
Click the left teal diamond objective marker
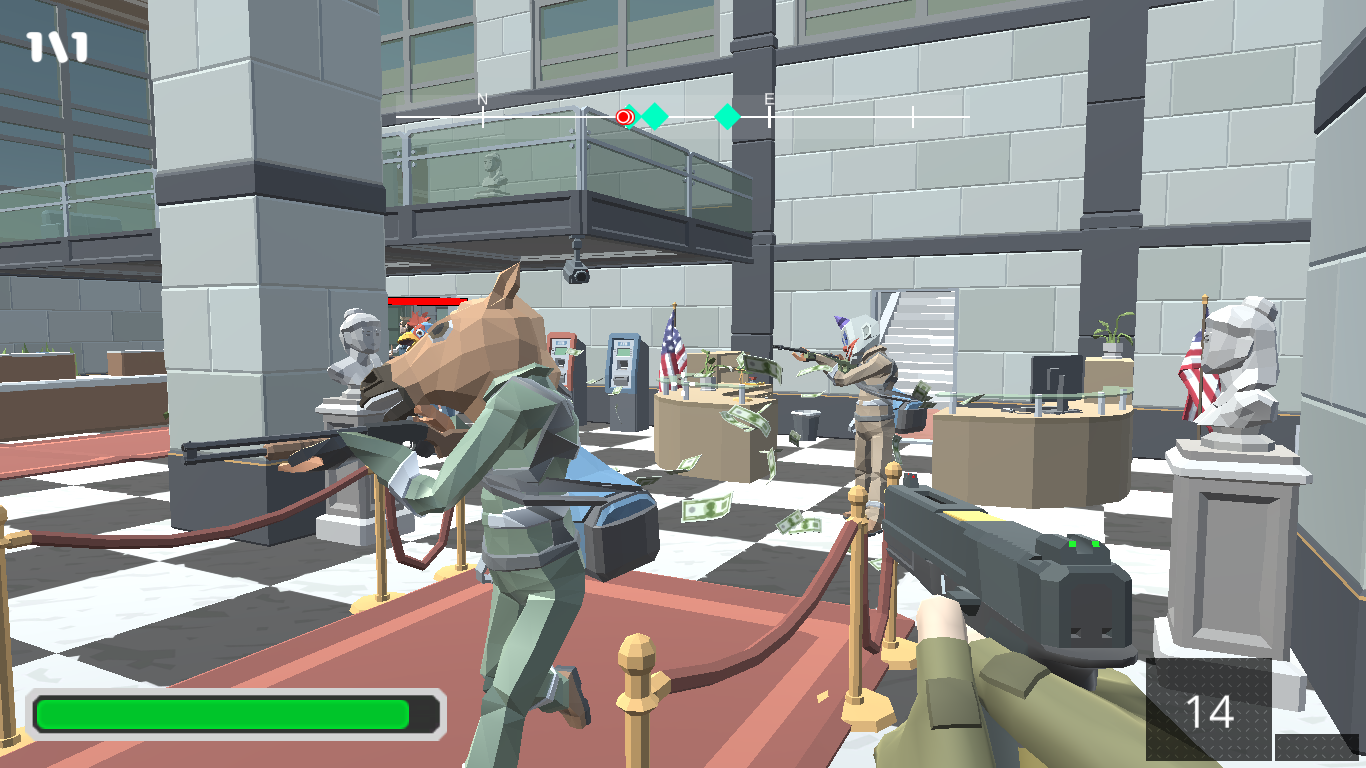tap(655, 116)
